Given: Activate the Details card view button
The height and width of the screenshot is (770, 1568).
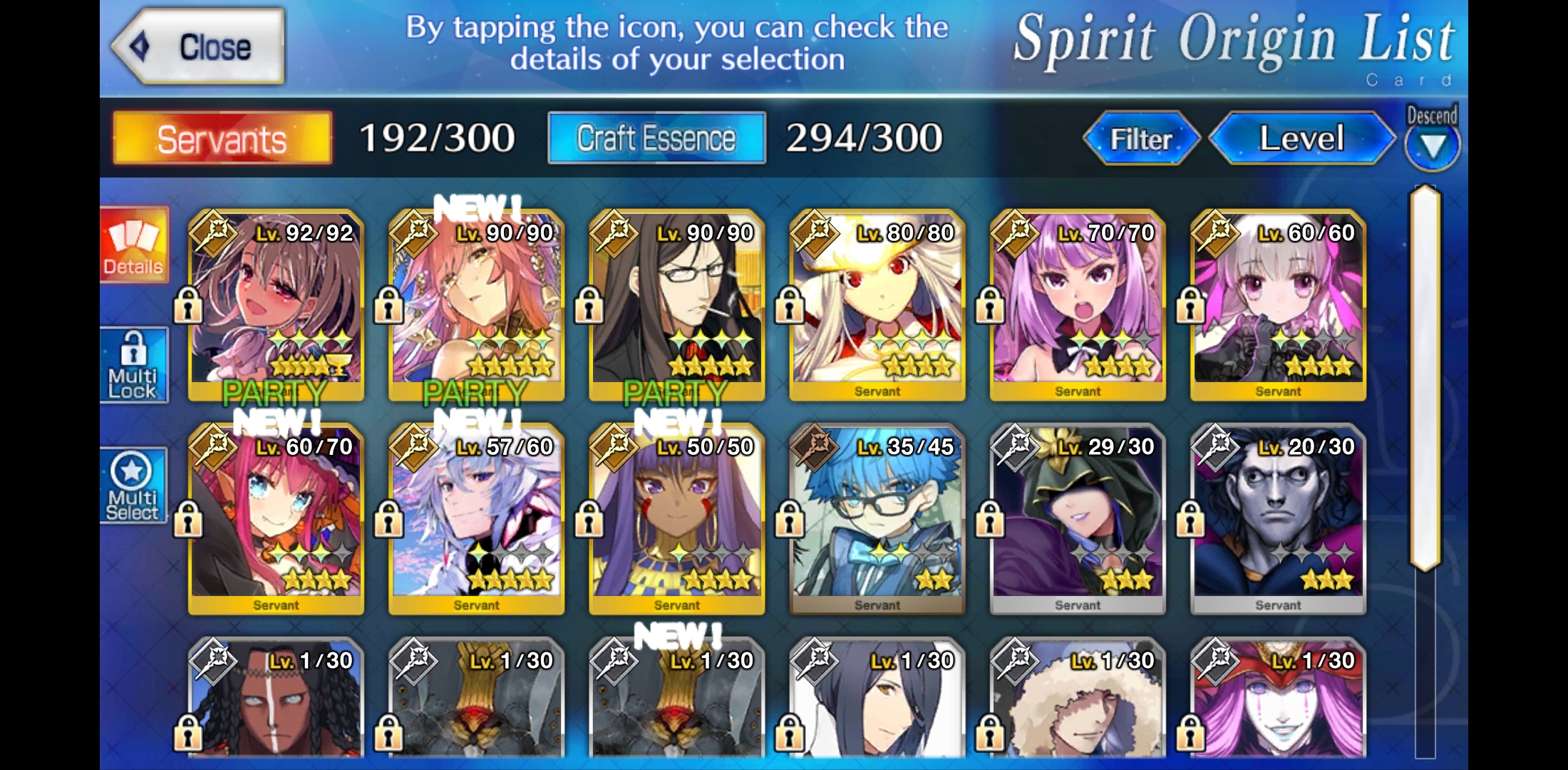Looking at the screenshot, I should coord(134,245).
